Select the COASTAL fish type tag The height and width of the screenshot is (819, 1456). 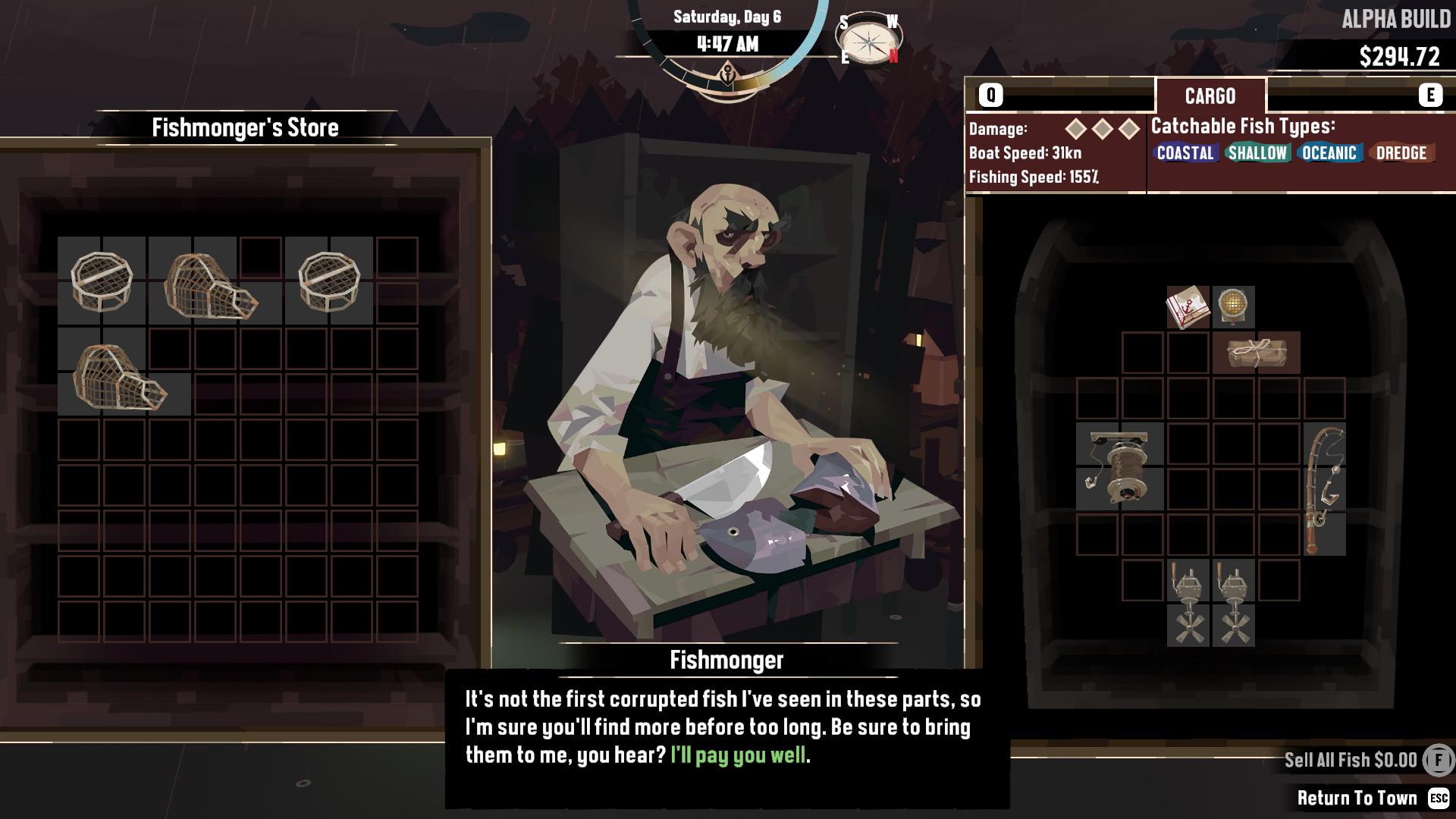pos(1186,153)
